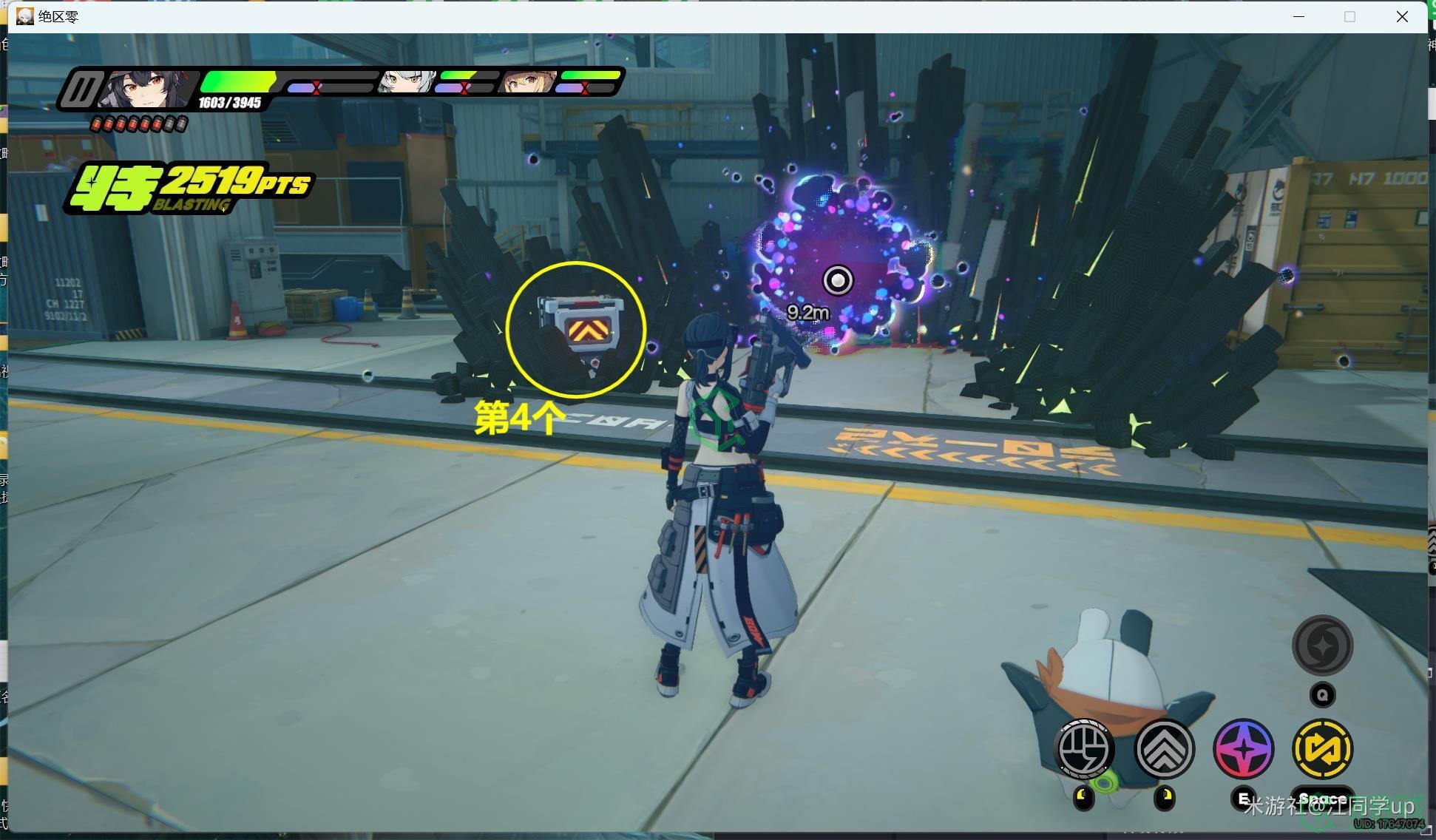Switch to the white-haired teammate portrait

pos(405,81)
